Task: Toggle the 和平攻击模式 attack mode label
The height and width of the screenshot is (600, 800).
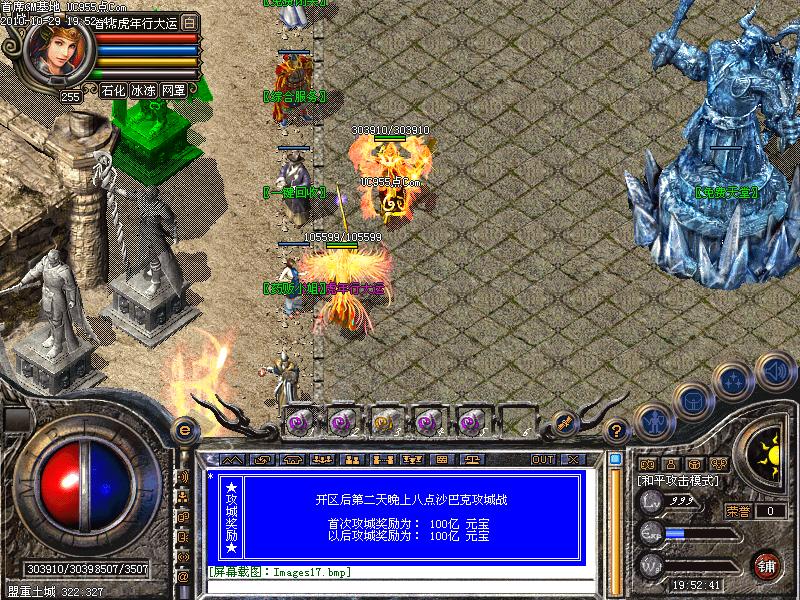Action: [x=678, y=481]
